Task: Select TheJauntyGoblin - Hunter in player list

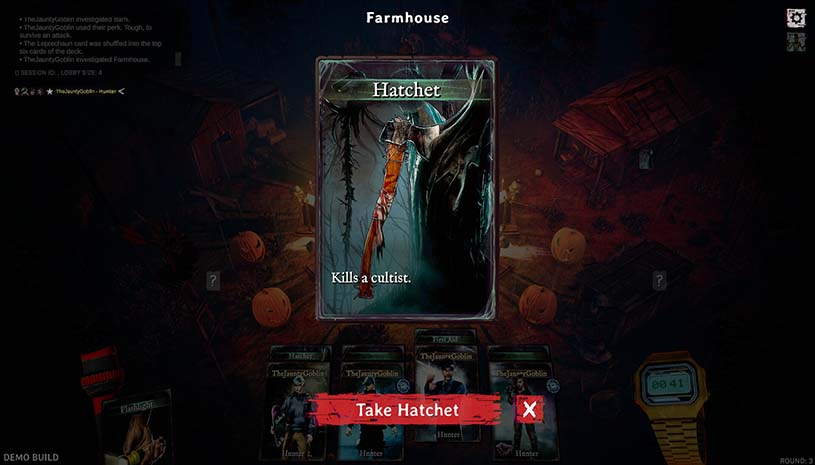Action: (86, 92)
